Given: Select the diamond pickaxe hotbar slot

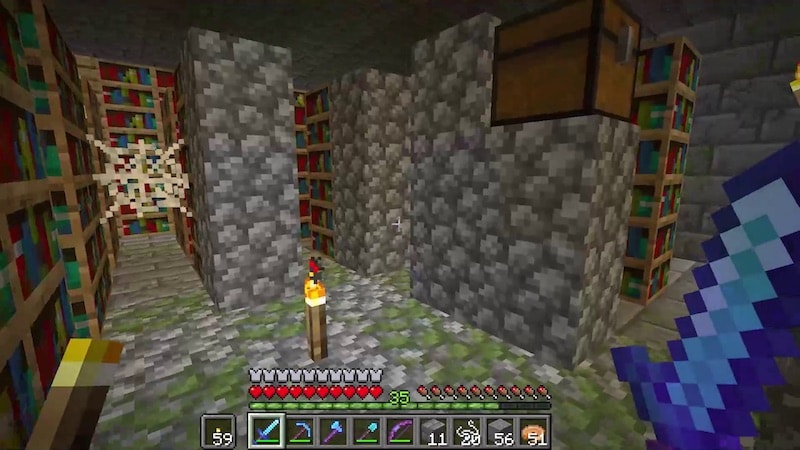Looking at the screenshot, I should (300, 431).
